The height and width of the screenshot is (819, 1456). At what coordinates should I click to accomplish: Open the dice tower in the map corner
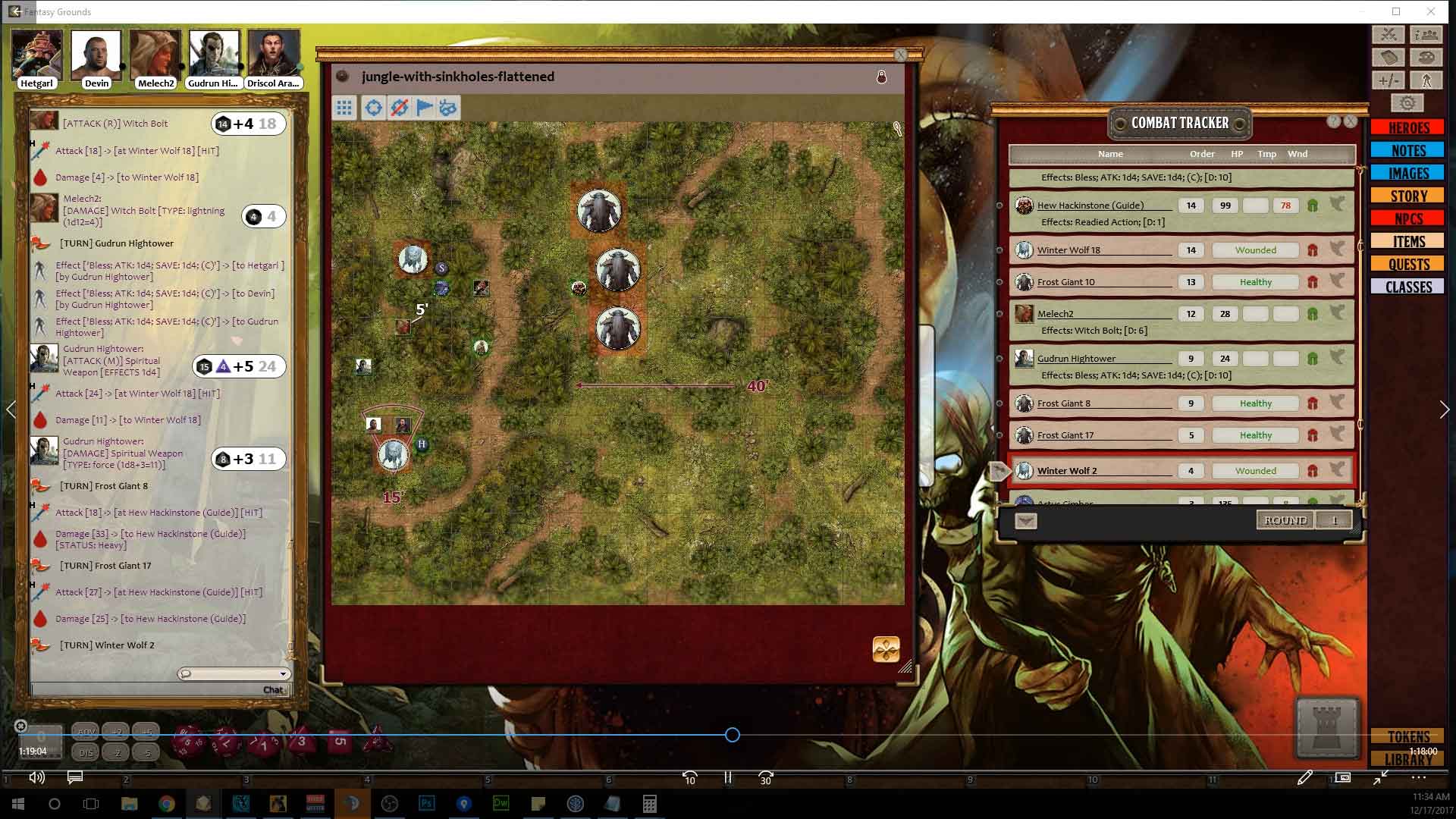[x=886, y=650]
